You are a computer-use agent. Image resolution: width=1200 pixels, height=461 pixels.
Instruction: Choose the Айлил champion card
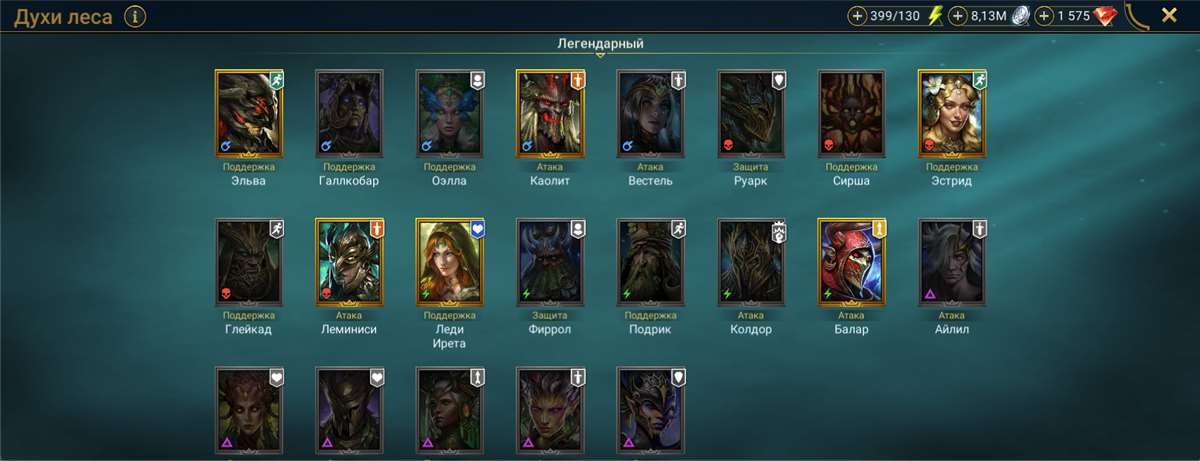click(952, 262)
